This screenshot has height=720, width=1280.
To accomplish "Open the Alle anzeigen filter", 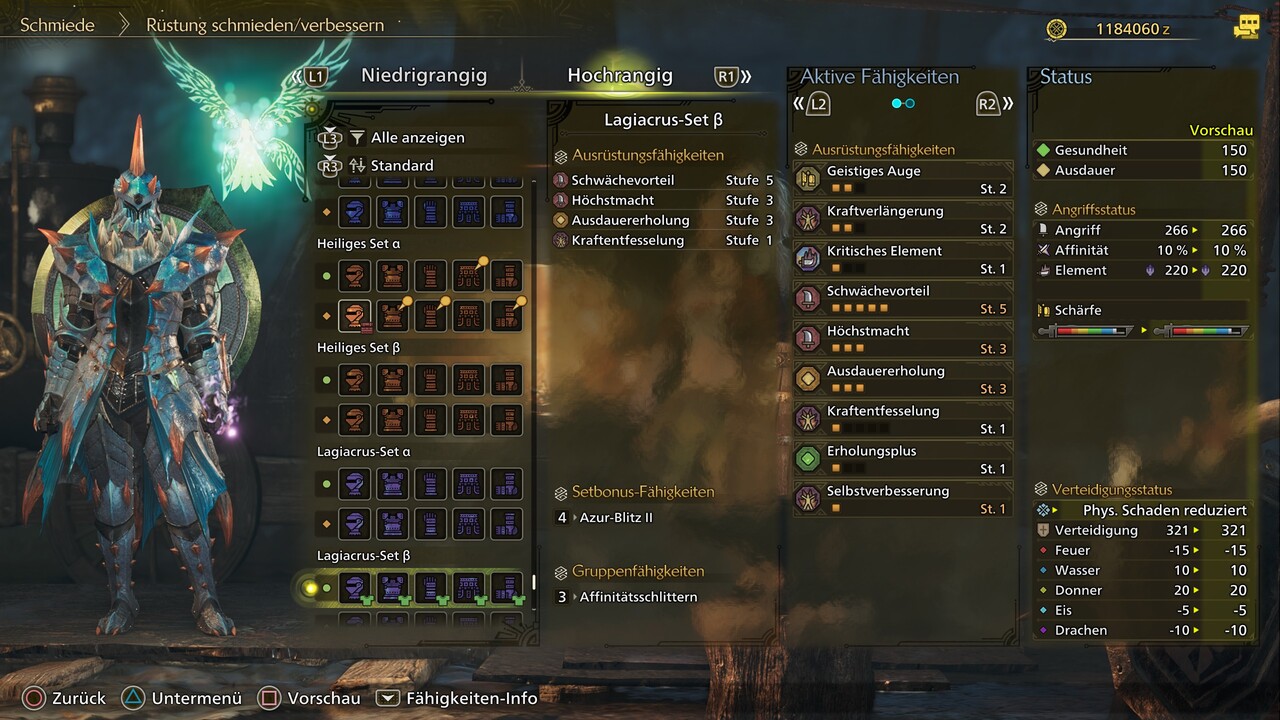I will click(x=417, y=138).
